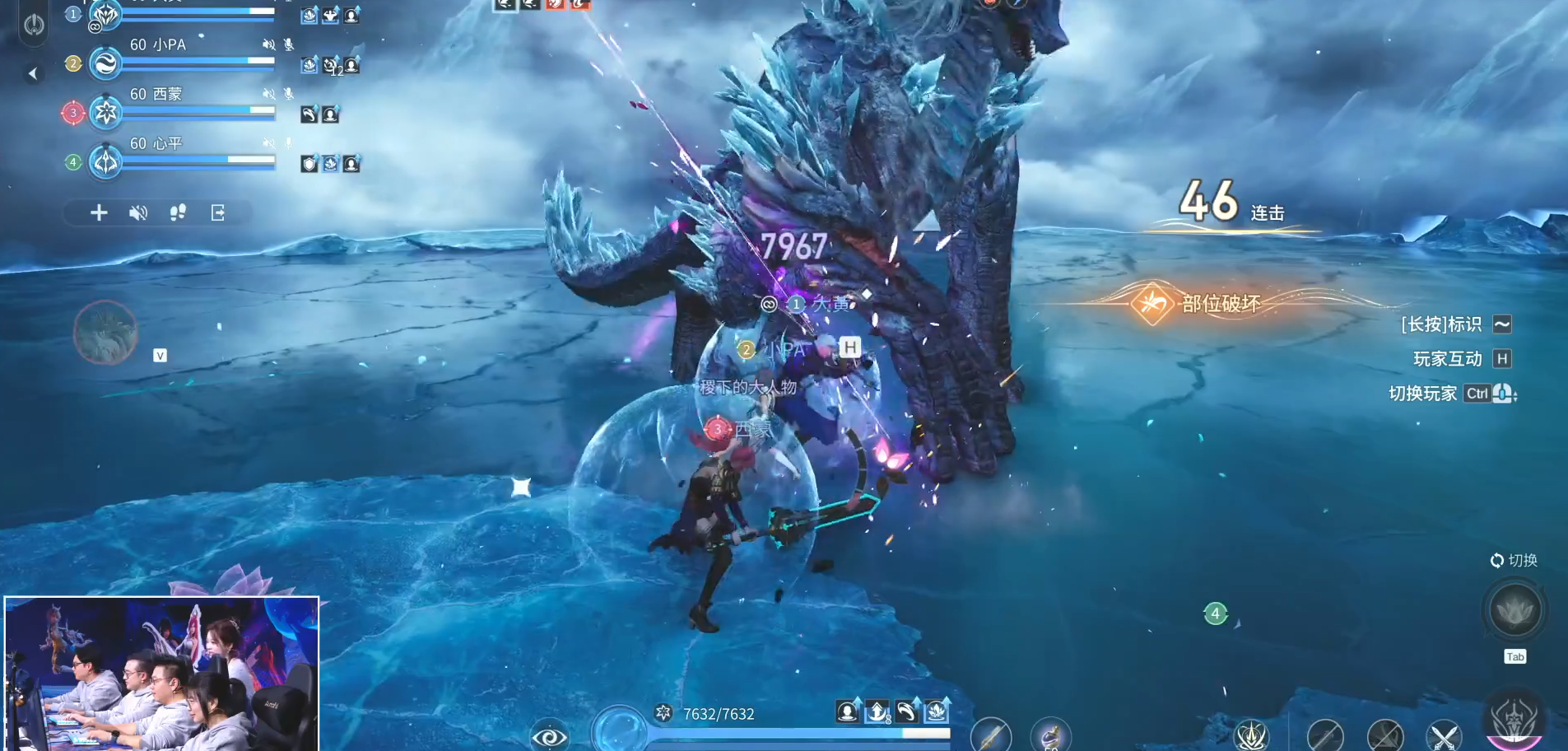Click the circular monster portrait skill
This screenshot has width=1568, height=751.
point(105,333)
